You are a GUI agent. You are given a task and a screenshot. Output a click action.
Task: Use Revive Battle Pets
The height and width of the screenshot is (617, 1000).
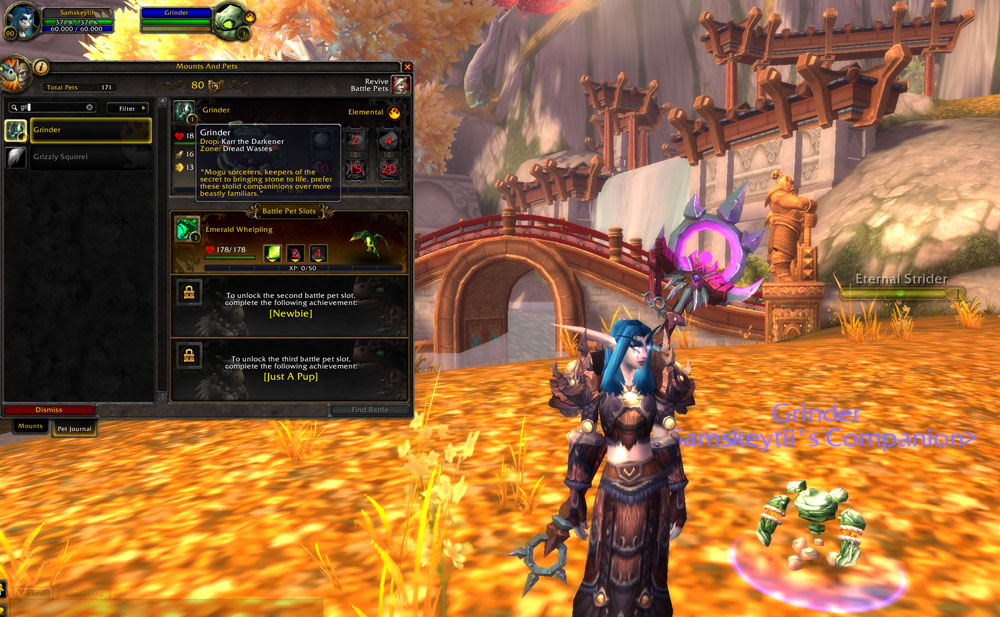(x=400, y=86)
